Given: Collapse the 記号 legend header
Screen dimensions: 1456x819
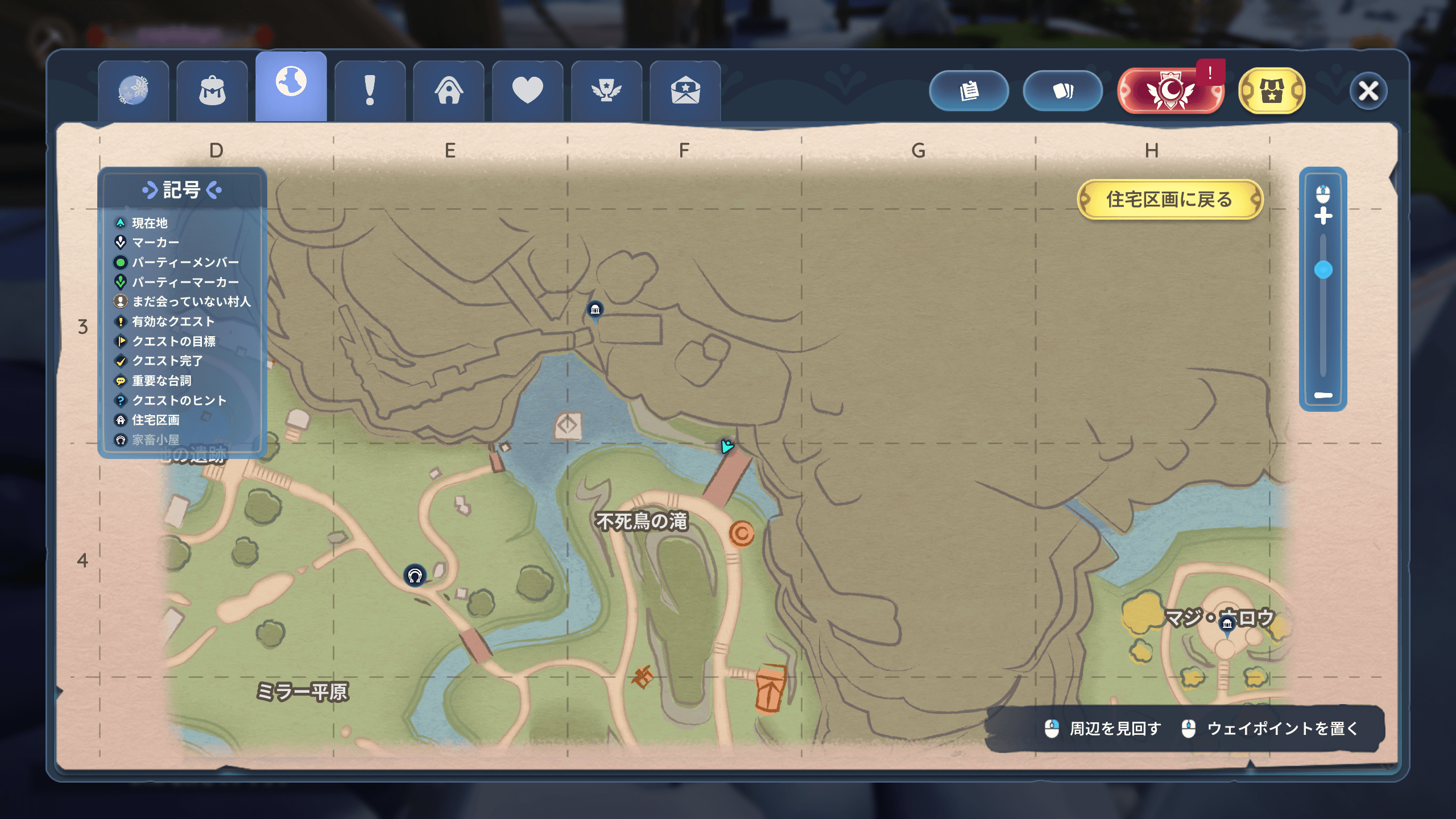Looking at the screenshot, I should (x=182, y=190).
